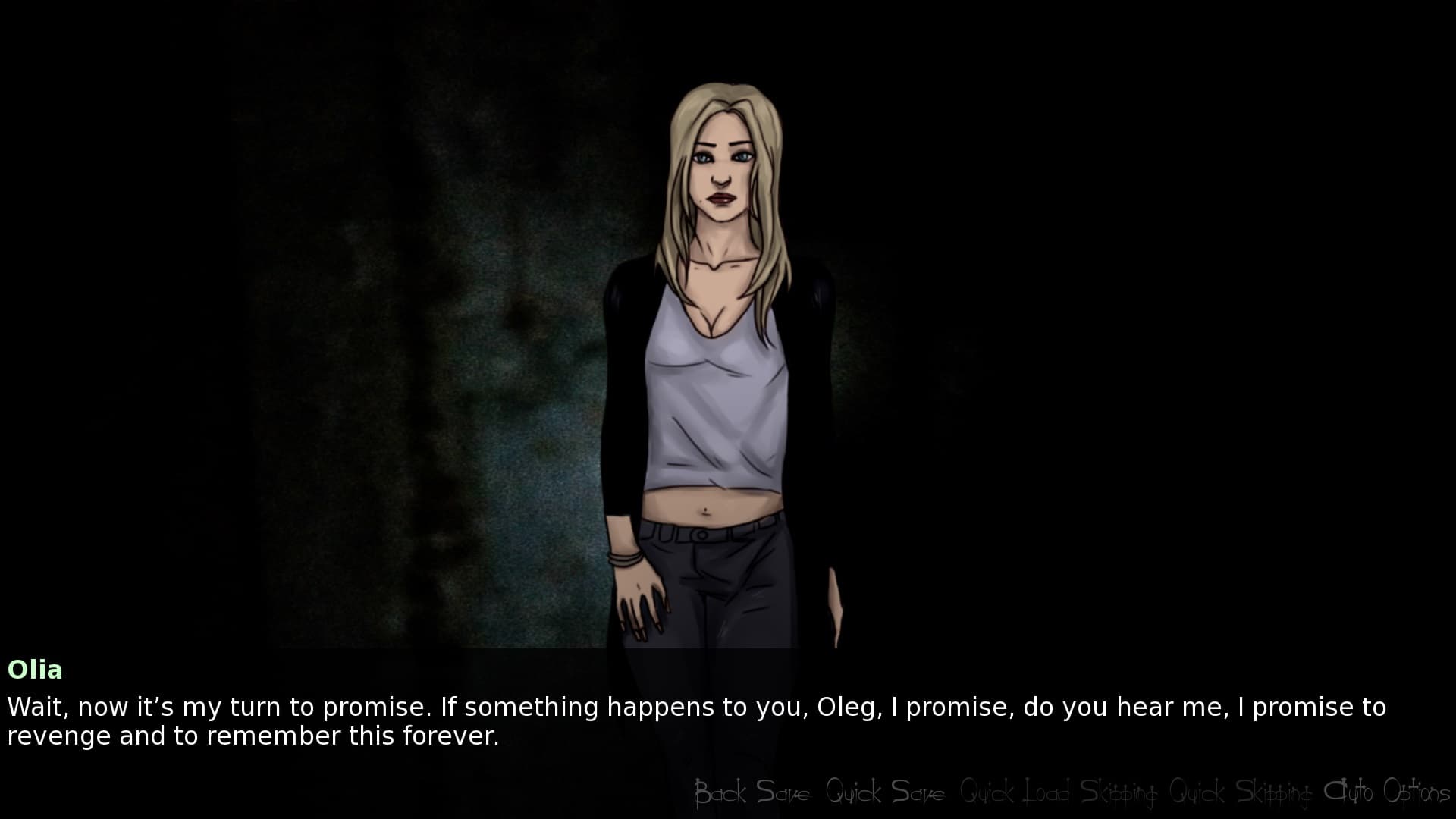Image resolution: width=1456 pixels, height=819 pixels.
Task: Turn on Quick Skipping
Action: click(x=1241, y=795)
